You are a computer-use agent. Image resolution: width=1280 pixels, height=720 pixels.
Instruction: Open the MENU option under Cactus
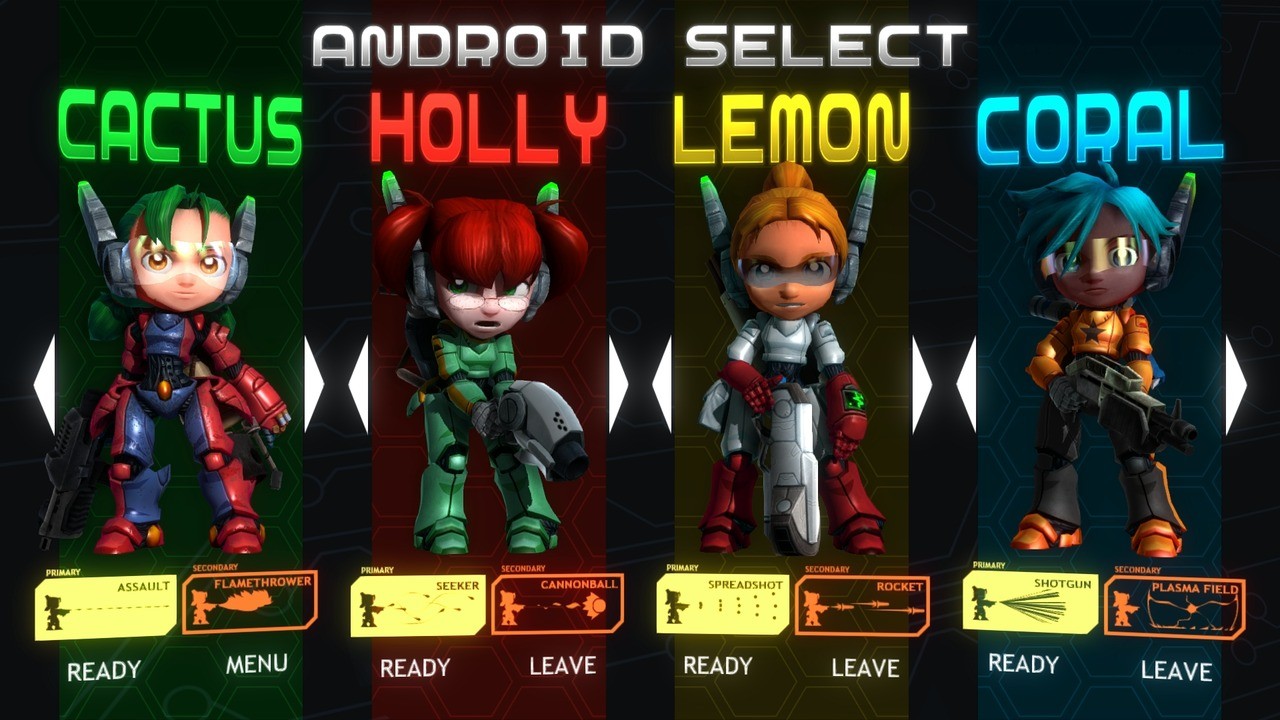coord(256,663)
